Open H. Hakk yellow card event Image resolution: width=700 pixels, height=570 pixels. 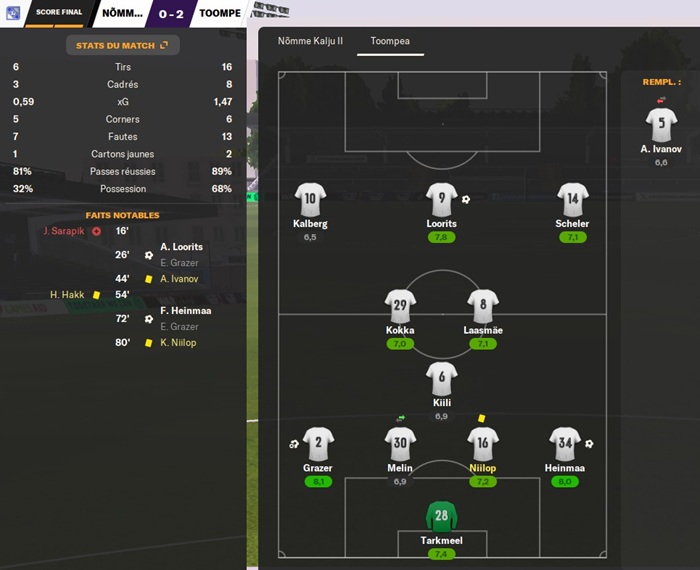[69, 295]
